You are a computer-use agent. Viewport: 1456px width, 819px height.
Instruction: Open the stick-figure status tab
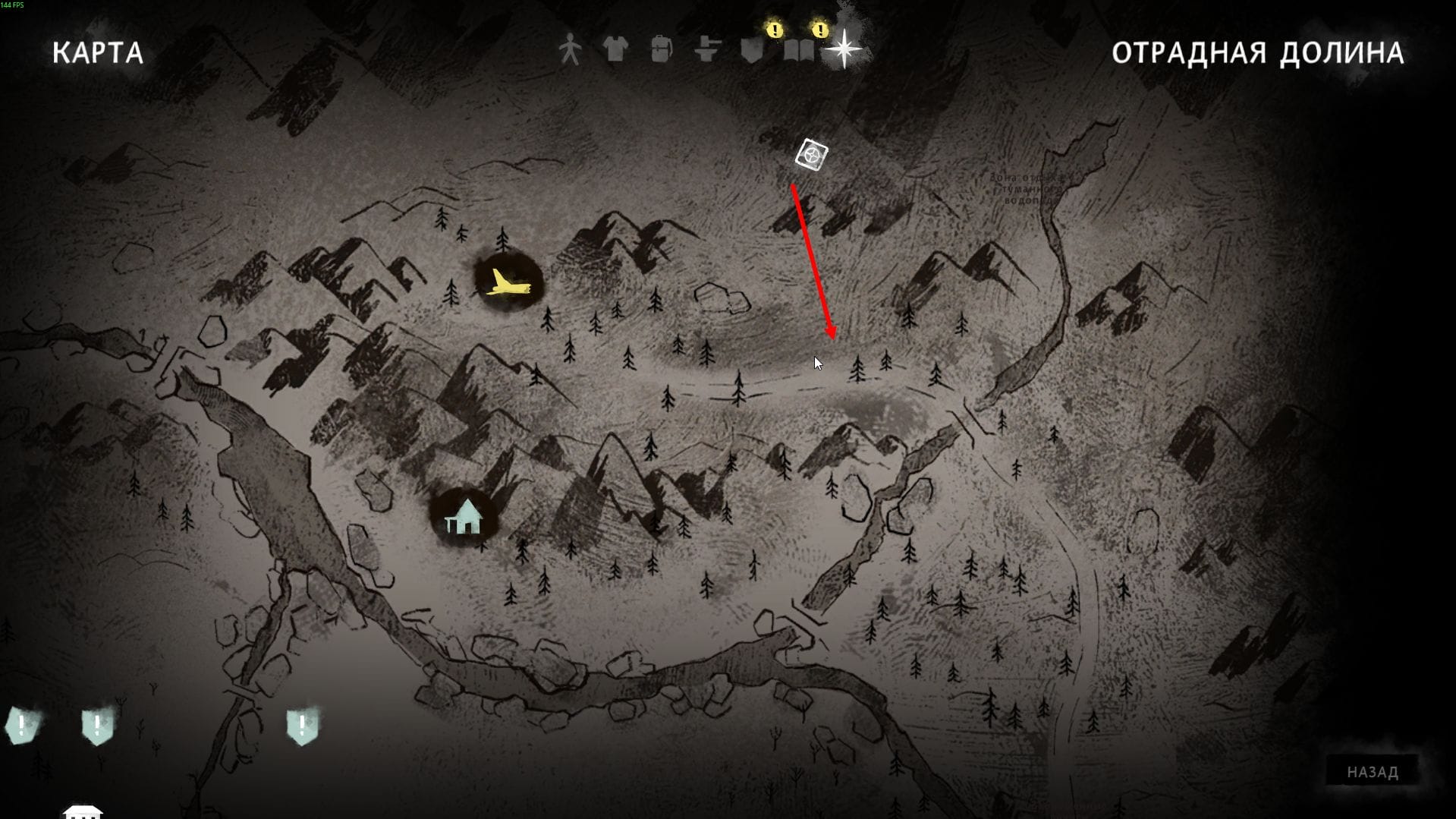tap(570, 50)
